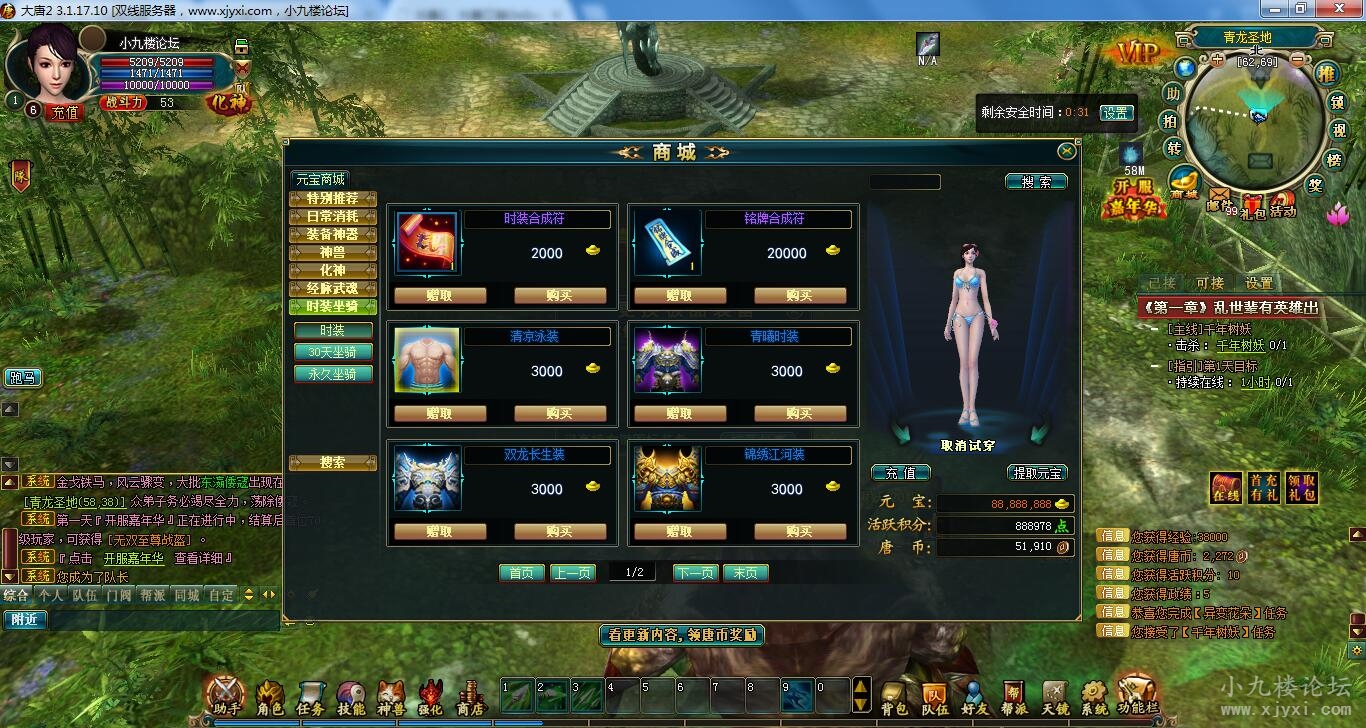Click the 充值 recharge button in shop
1366x728 pixels.
coord(900,473)
